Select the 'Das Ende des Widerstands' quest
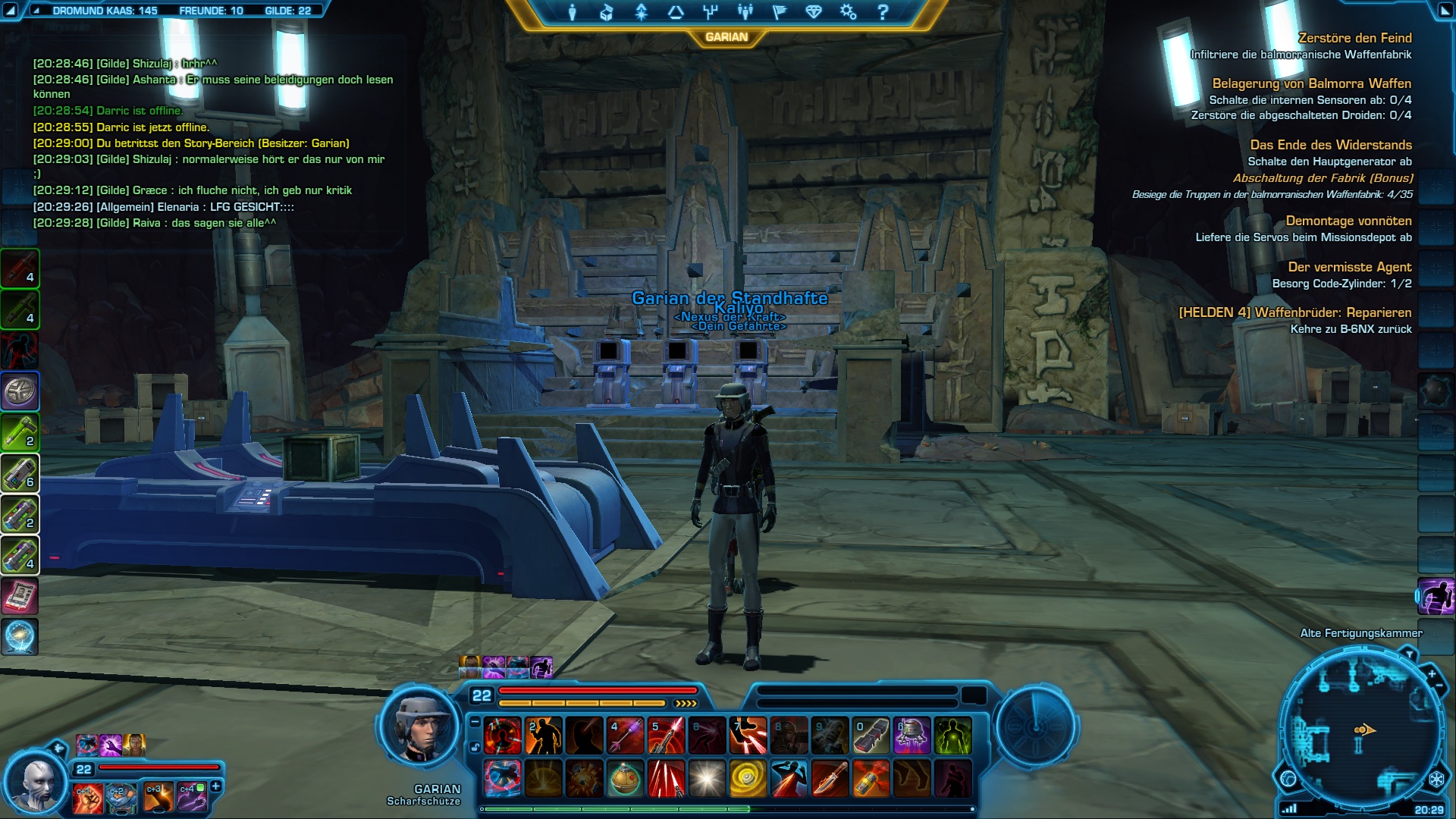 click(1330, 145)
